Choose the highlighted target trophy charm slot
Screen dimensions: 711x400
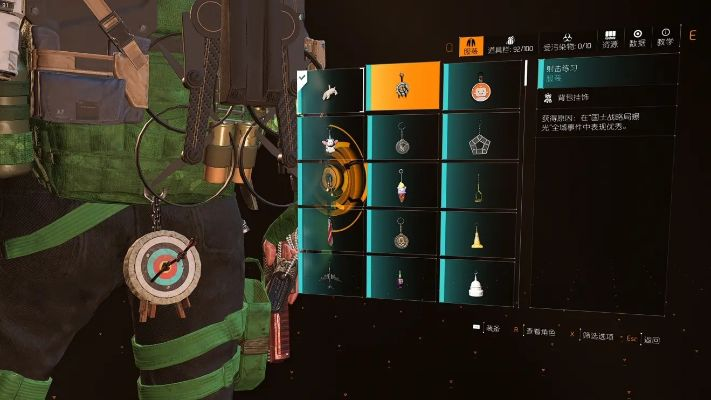tap(403, 86)
